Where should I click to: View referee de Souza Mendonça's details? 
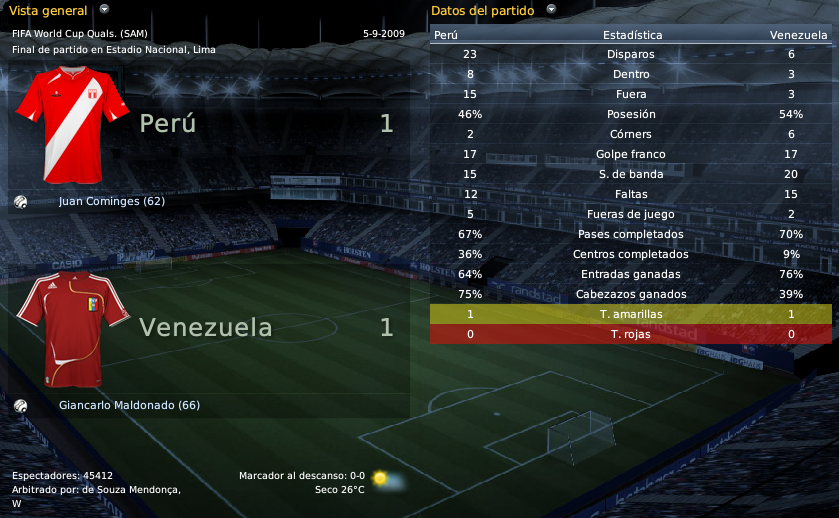tap(131, 489)
